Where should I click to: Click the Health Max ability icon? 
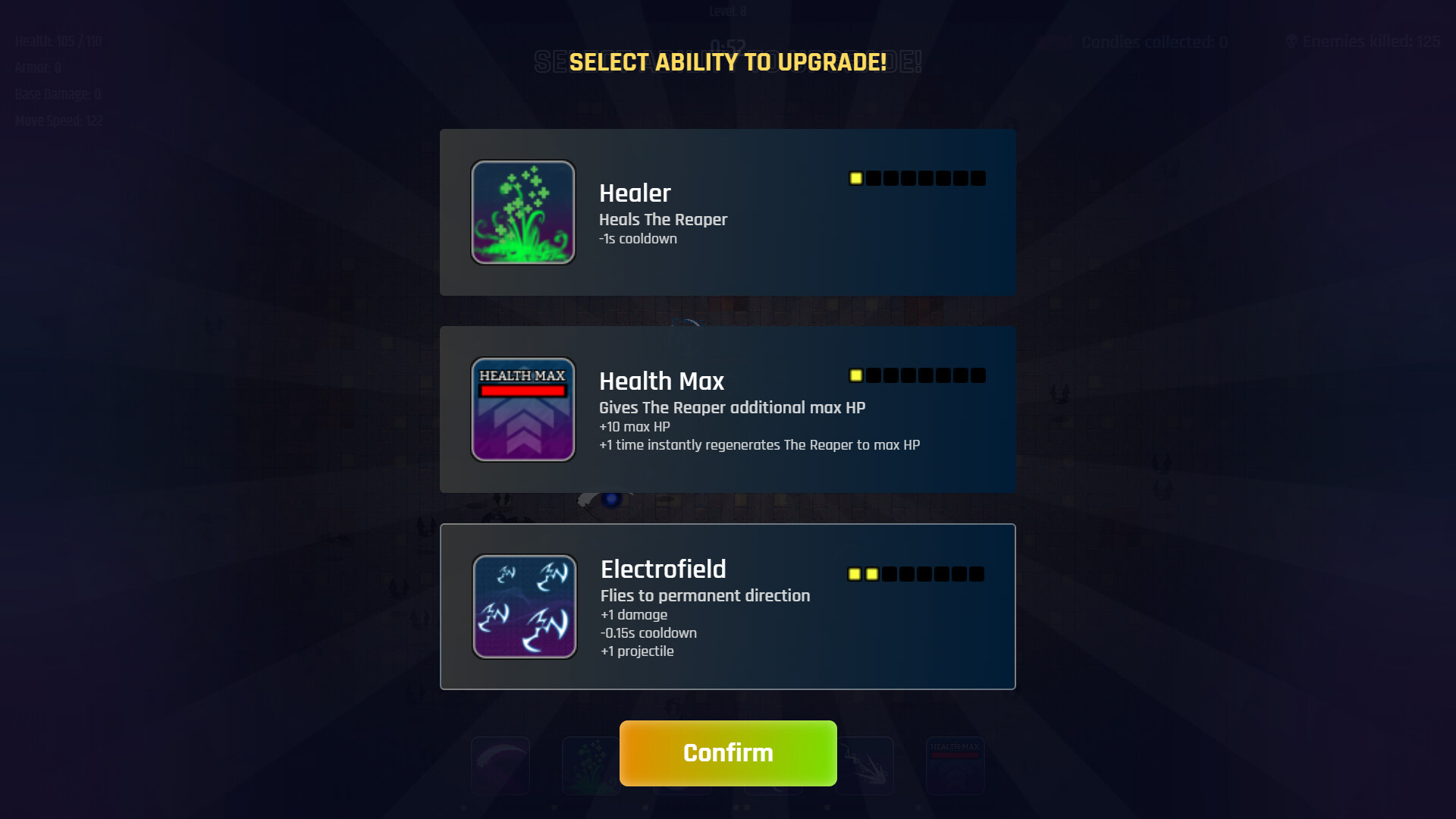[x=522, y=409]
